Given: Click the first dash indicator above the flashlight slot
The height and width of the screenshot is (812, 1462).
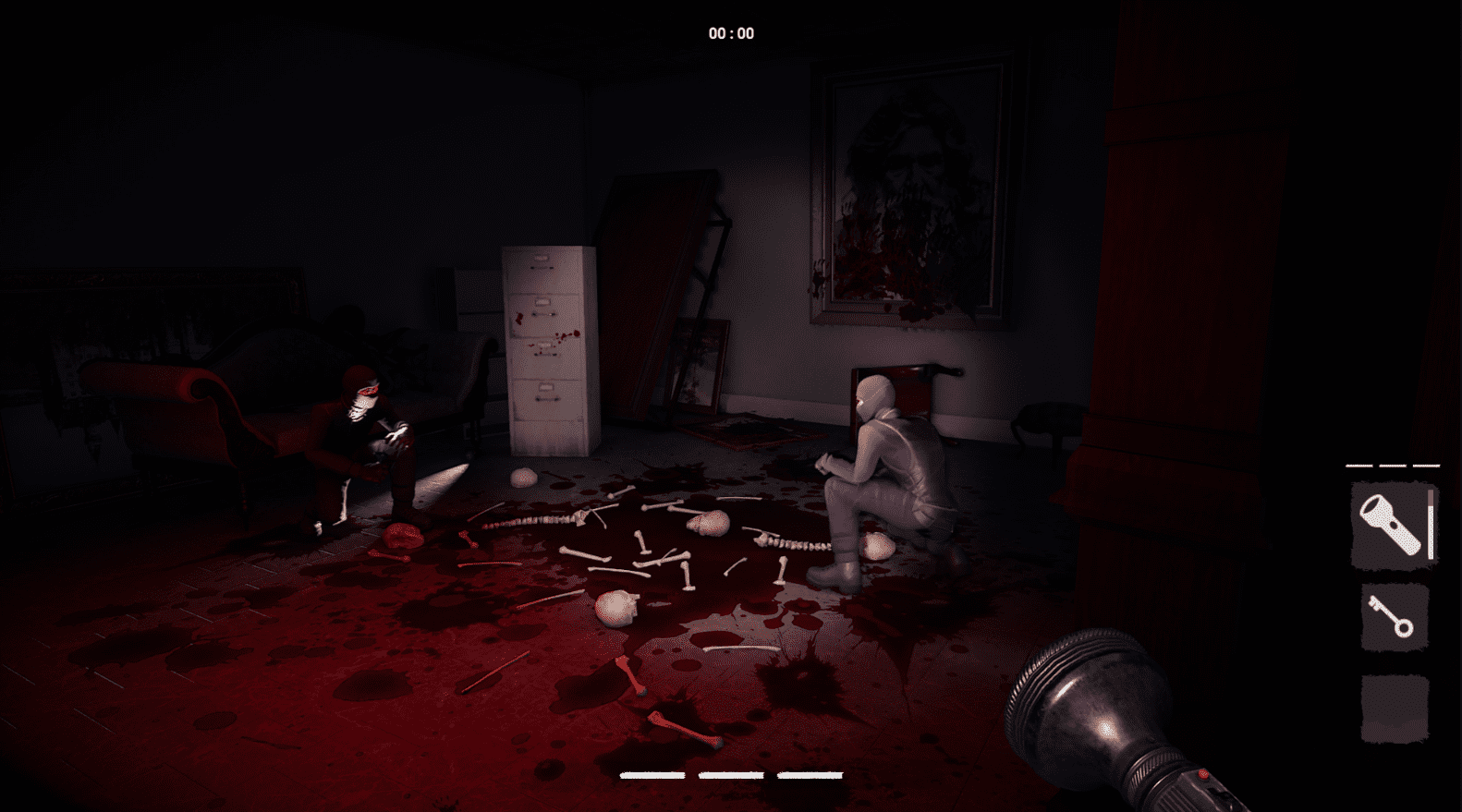Looking at the screenshot, I should pyautogui.click(x=1358, y=465).
